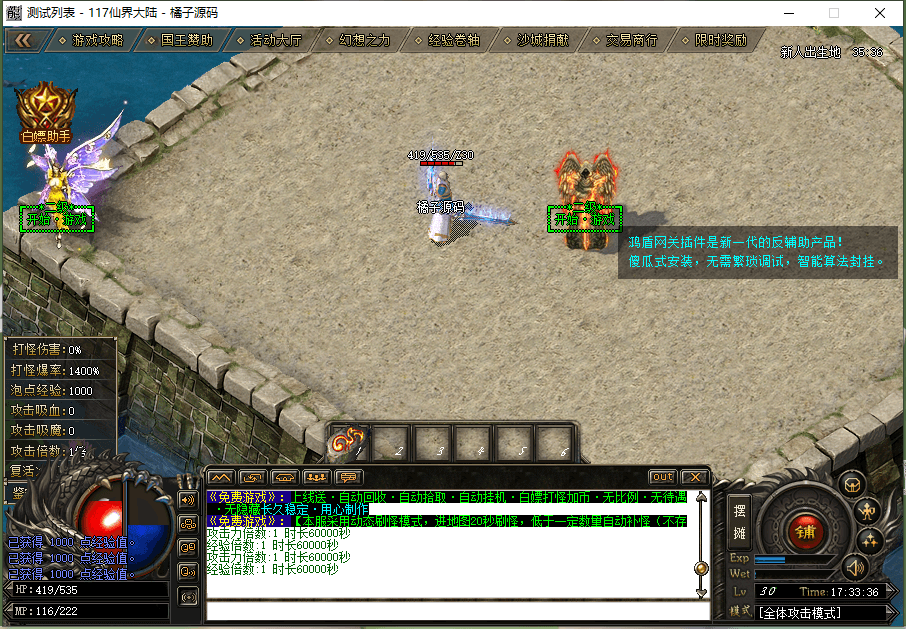Open the 国王赞助 menu
This screenshot has height=629, width=906.
pyautogui.click(x=186, y=41)
